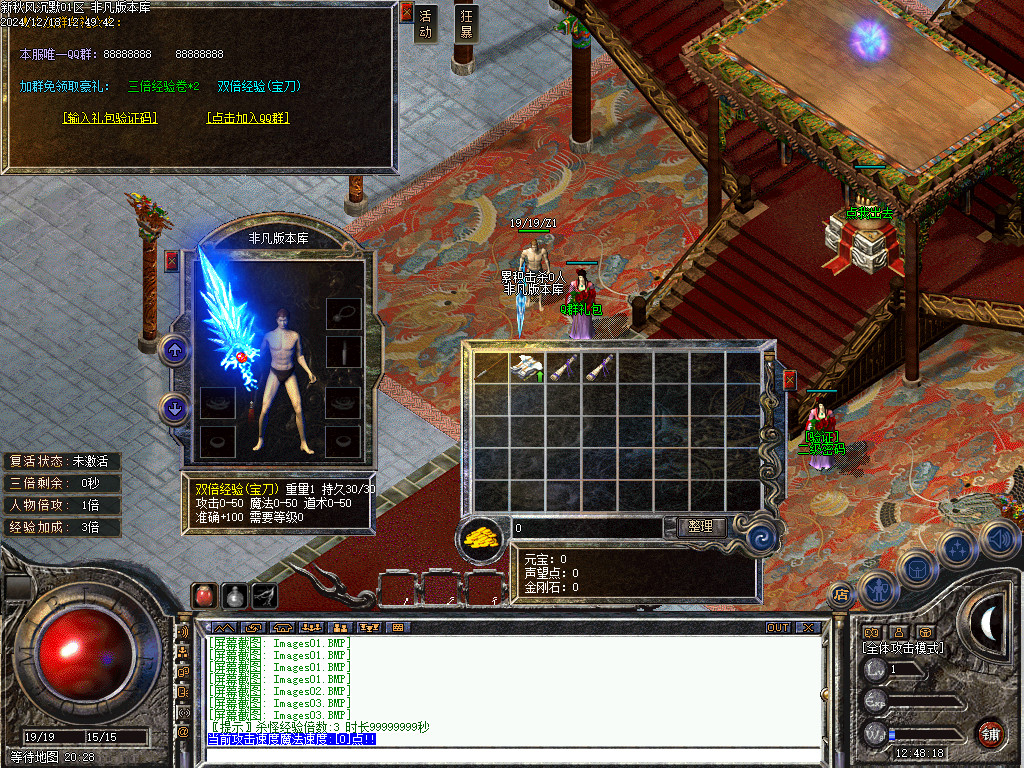Close the inventory bag window

pyautogui.click(x=790, y=380)
